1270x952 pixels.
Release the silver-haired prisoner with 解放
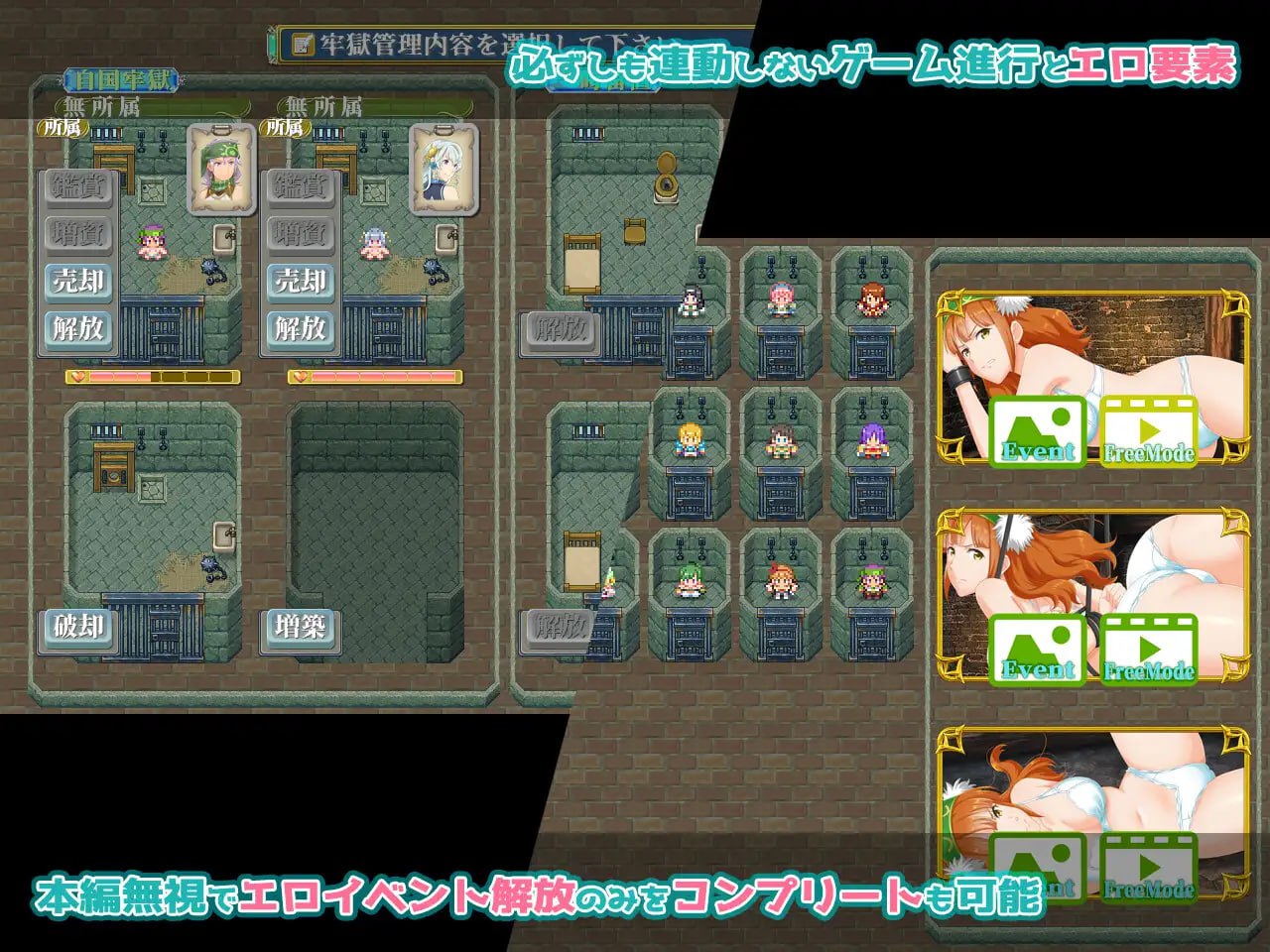point(301,328)
